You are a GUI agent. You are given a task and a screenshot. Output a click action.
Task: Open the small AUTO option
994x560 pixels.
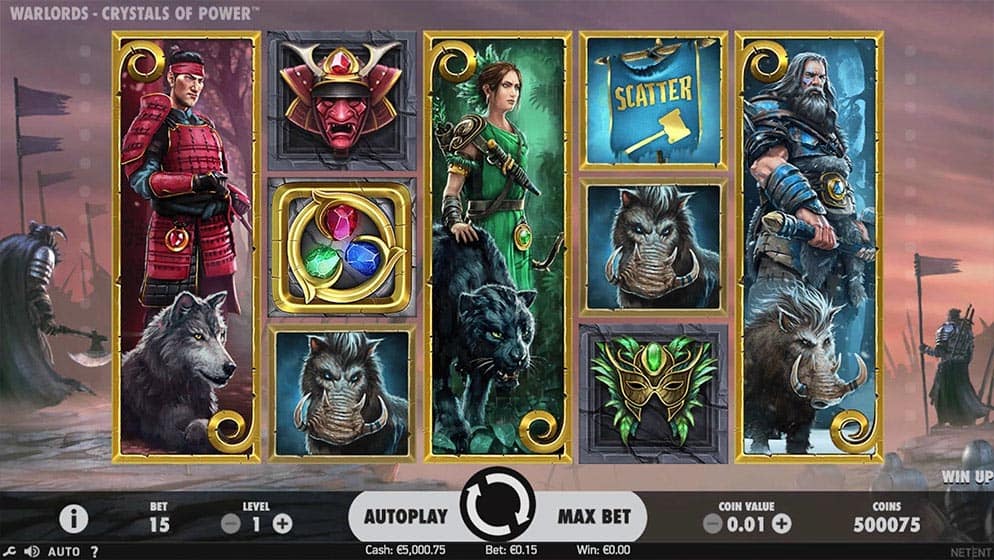[64, 551]
